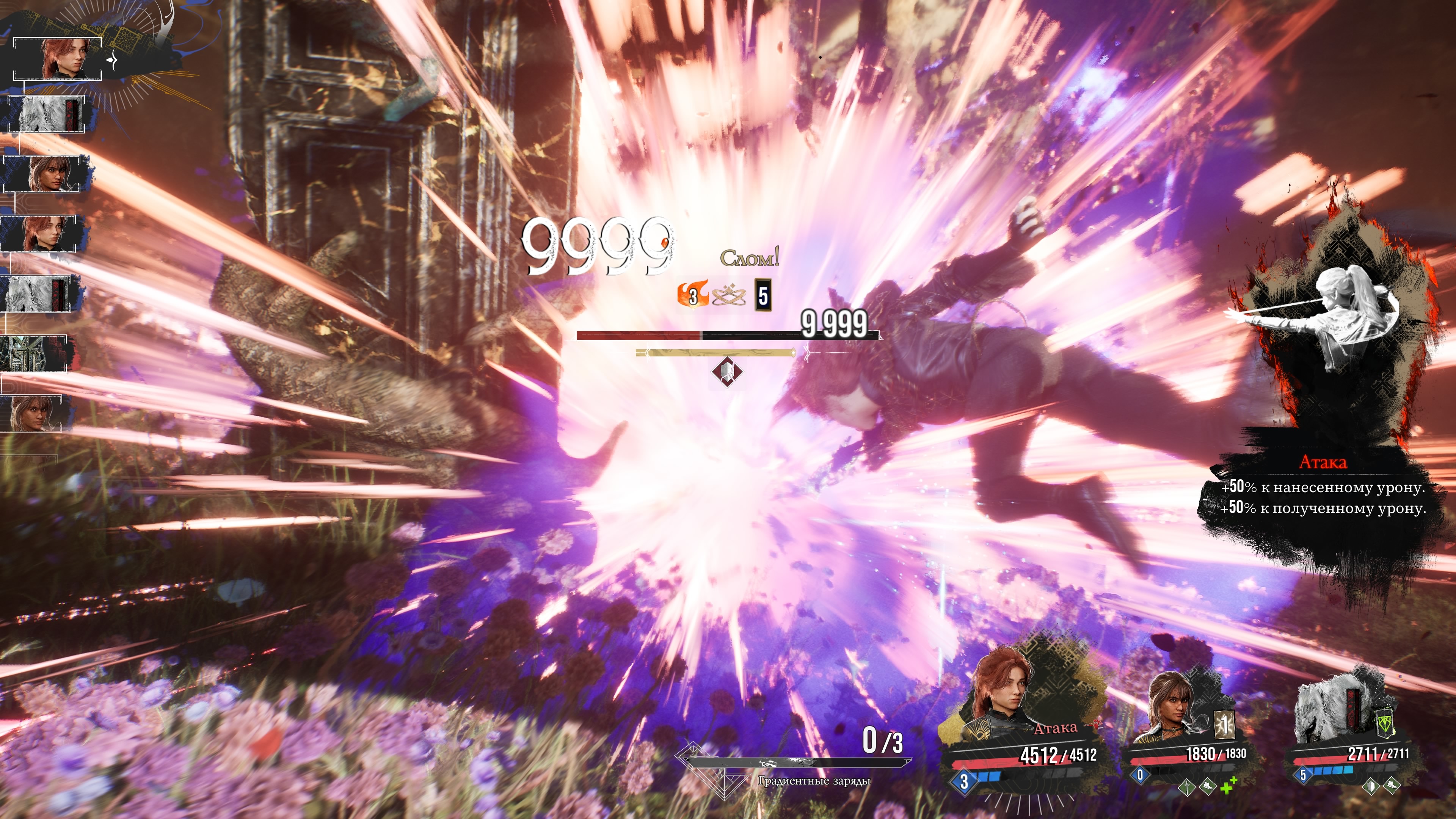
Task: Click the highlighted current-turn Maelle portrait
Action: [x=62, y=59]
